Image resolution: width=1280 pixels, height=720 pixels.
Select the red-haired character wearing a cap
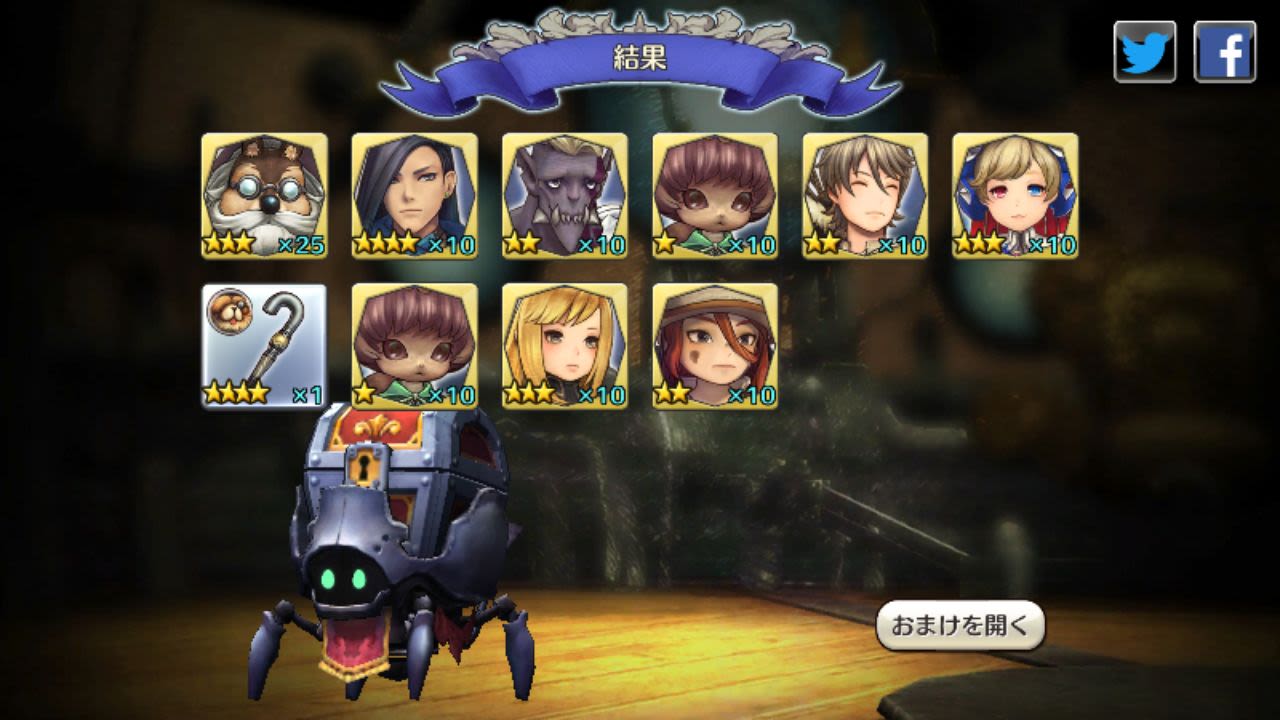(714, 346)
